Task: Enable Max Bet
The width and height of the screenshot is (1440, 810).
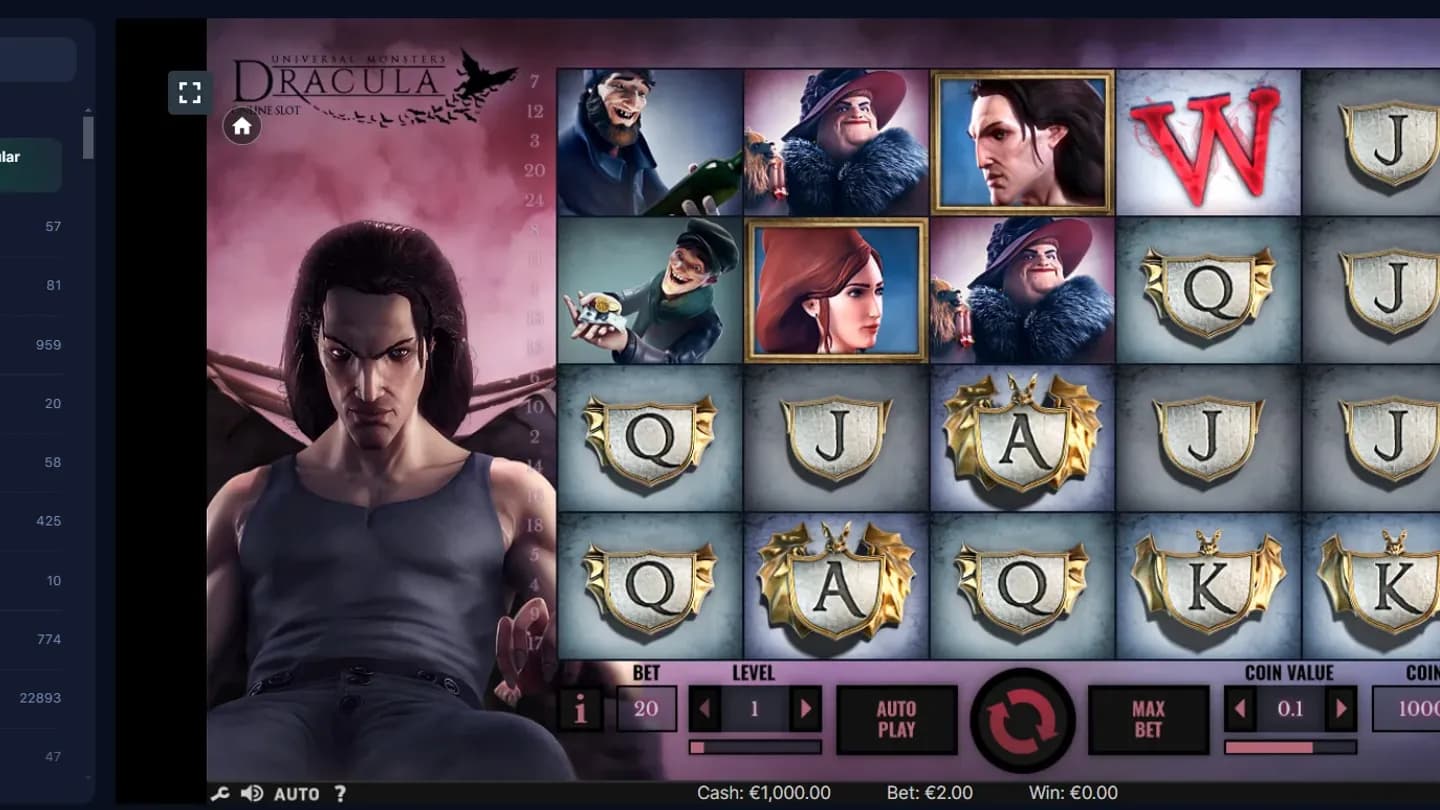Action: (1147, 720)
